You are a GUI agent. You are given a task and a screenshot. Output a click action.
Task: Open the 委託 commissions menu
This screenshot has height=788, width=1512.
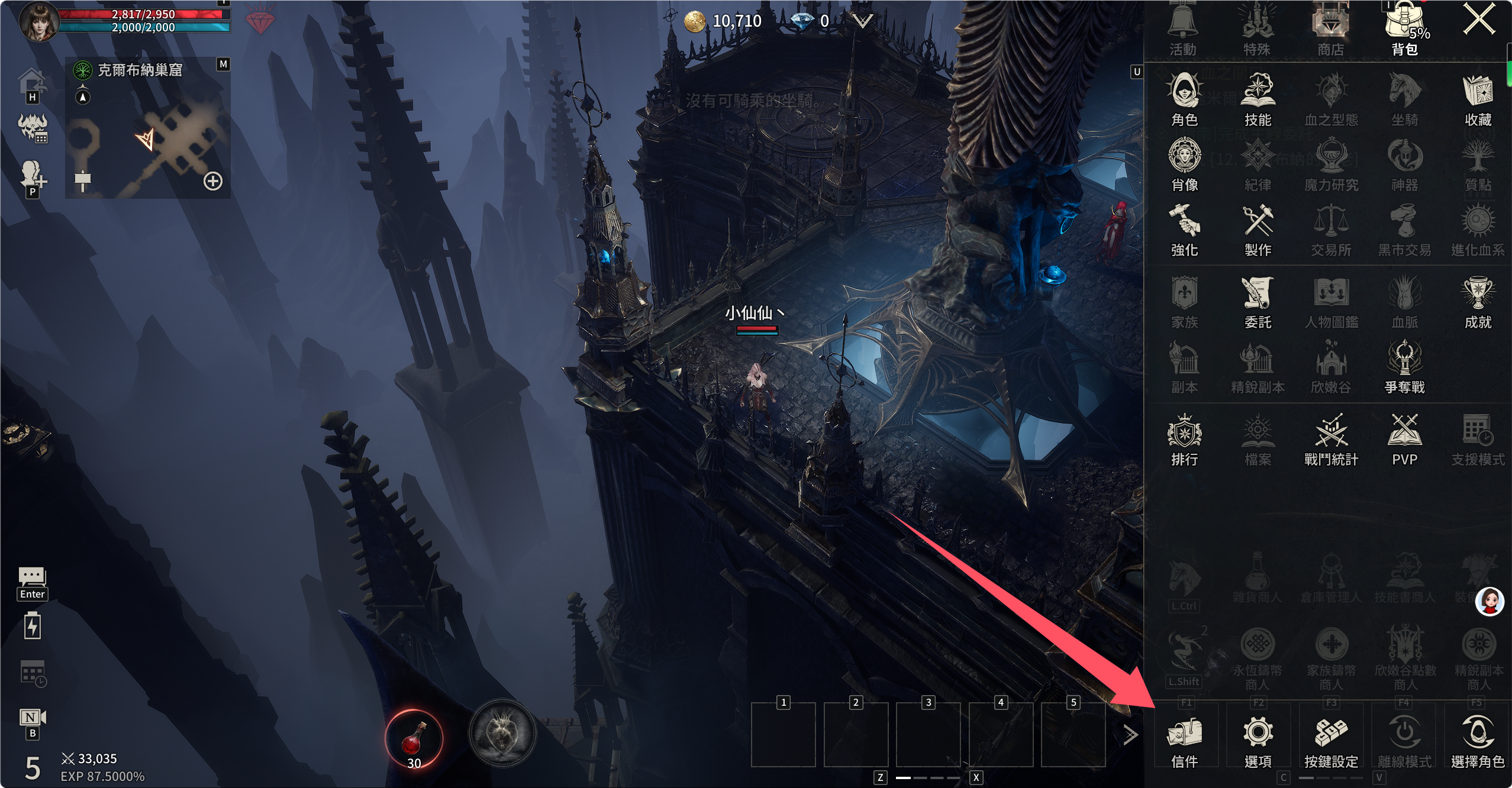(1258, 301)
